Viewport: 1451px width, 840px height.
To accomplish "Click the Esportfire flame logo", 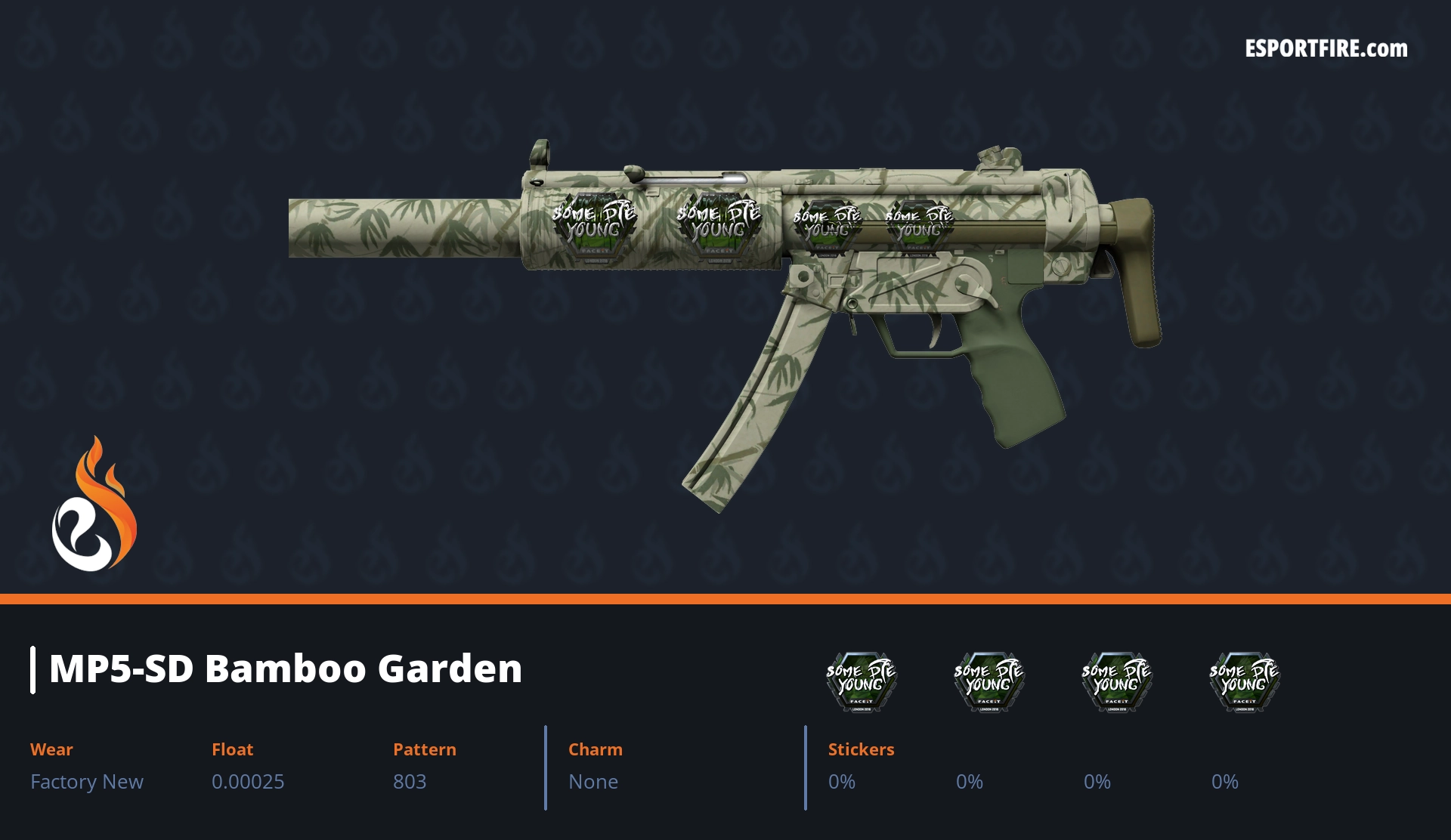I will click(94, 505).
